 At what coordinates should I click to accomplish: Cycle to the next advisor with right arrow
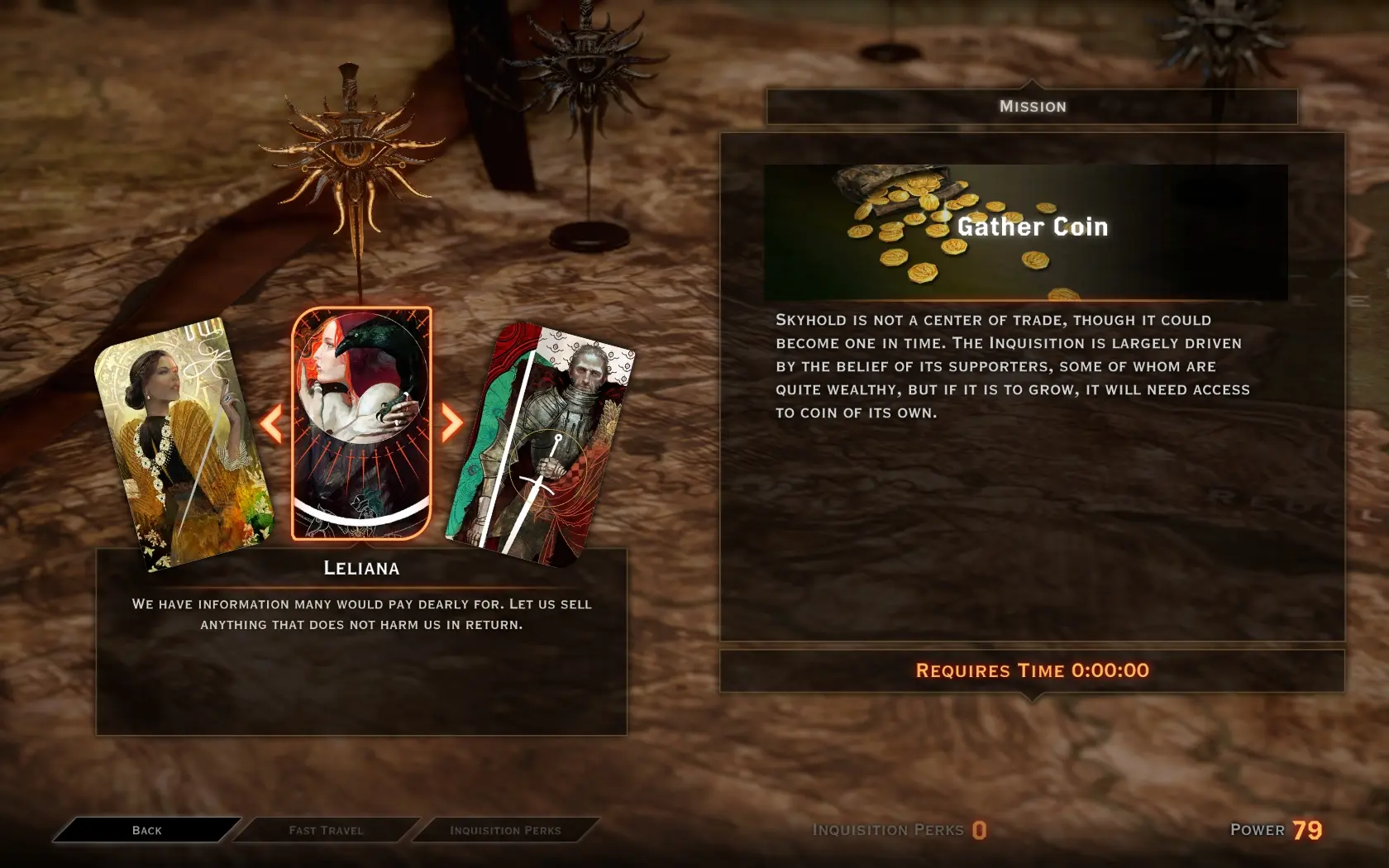(451, 423)
